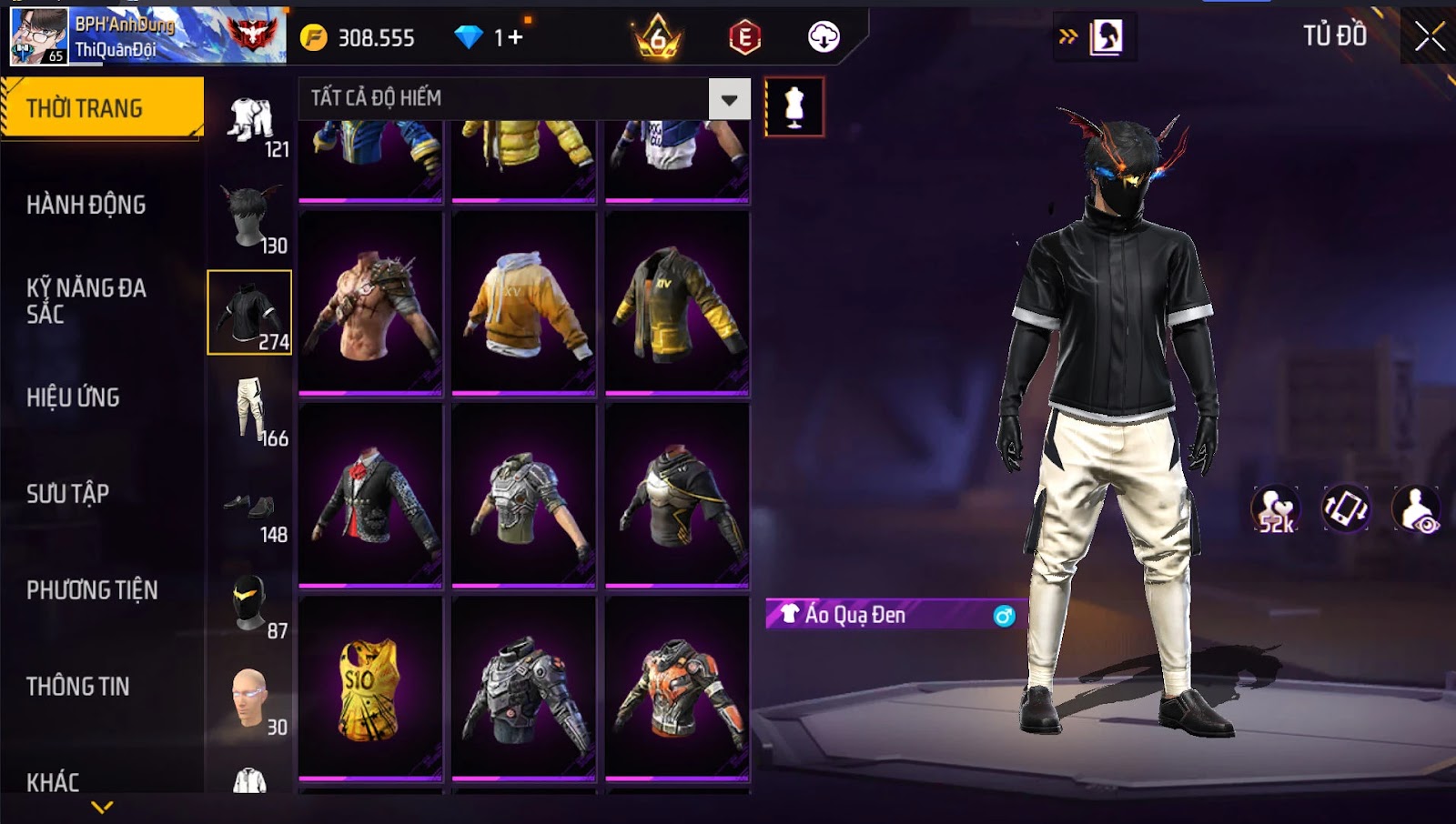
Task: Go to the Sưu Tập section
Action: (68, 494)
